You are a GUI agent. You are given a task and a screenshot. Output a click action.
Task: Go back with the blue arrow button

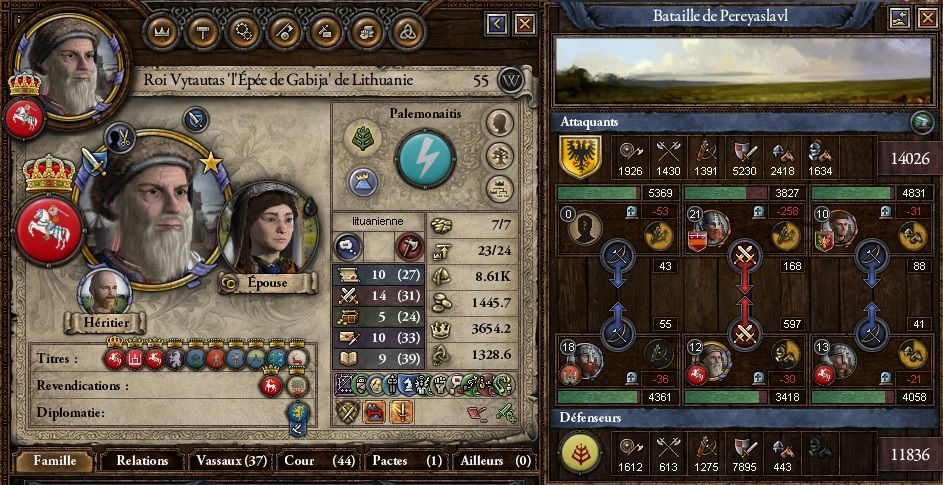pyautogui.click(x=497, y=23)
